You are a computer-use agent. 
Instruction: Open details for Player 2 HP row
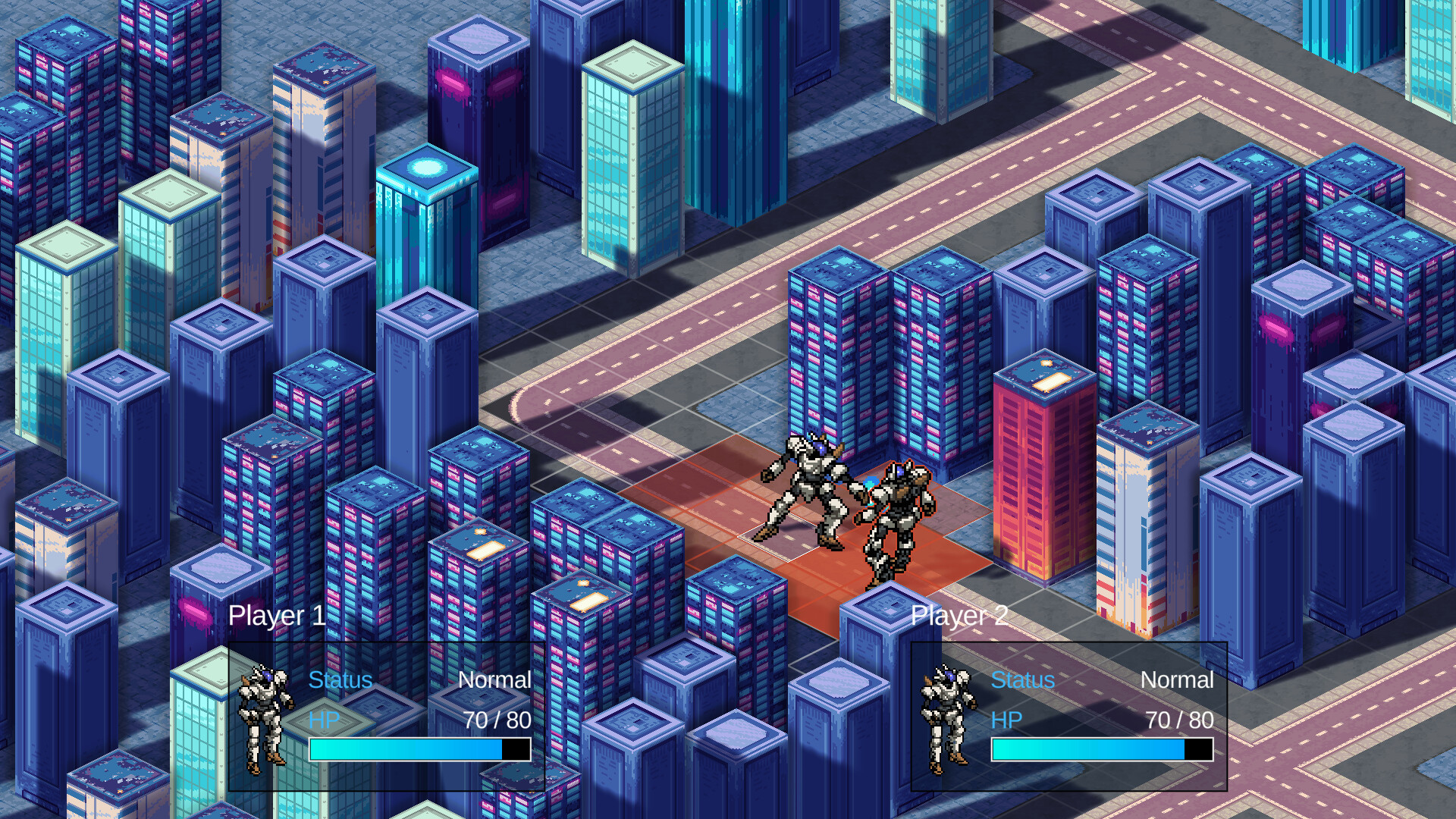1006,720
